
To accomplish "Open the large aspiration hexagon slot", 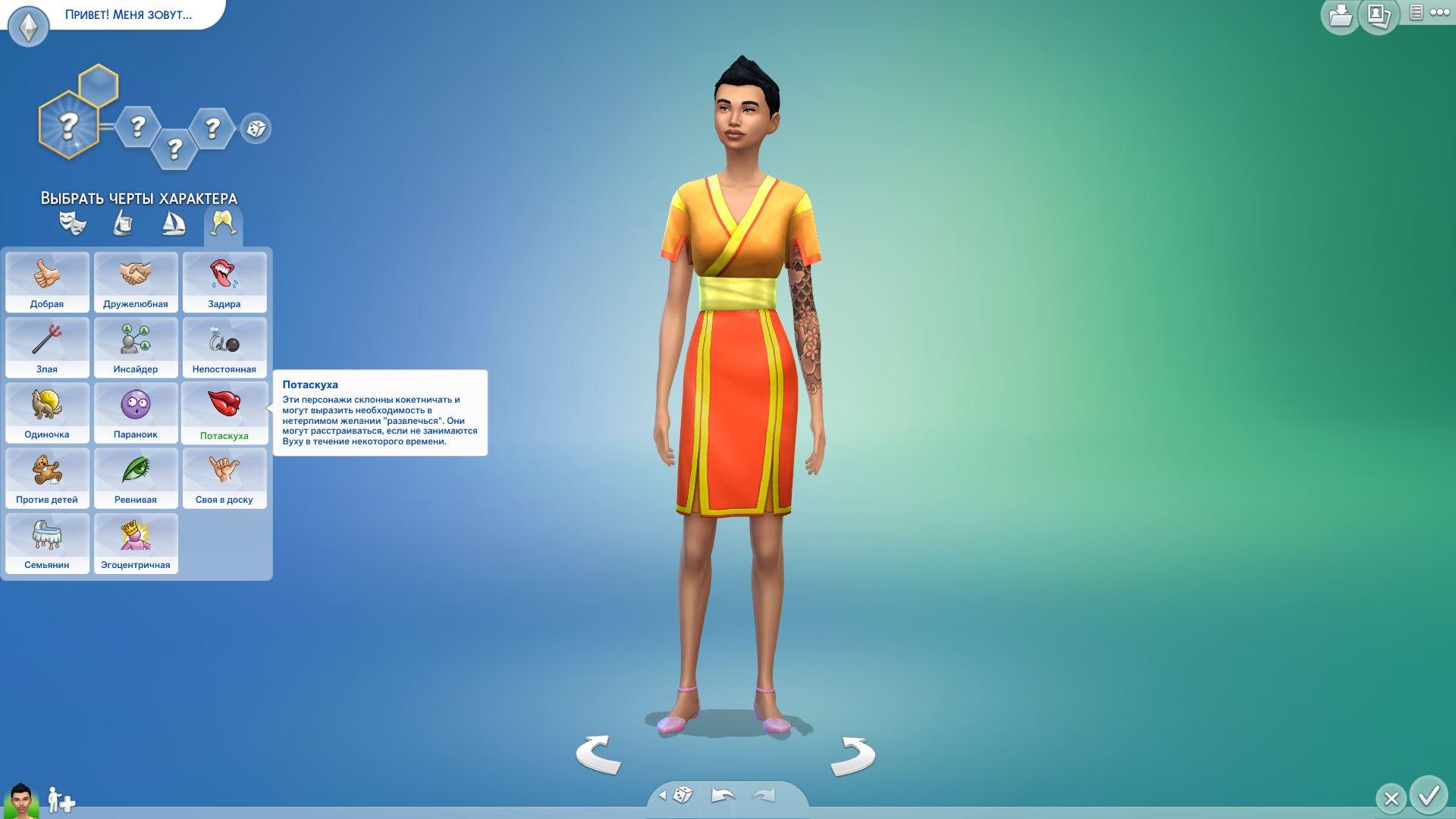I will 69,124.
